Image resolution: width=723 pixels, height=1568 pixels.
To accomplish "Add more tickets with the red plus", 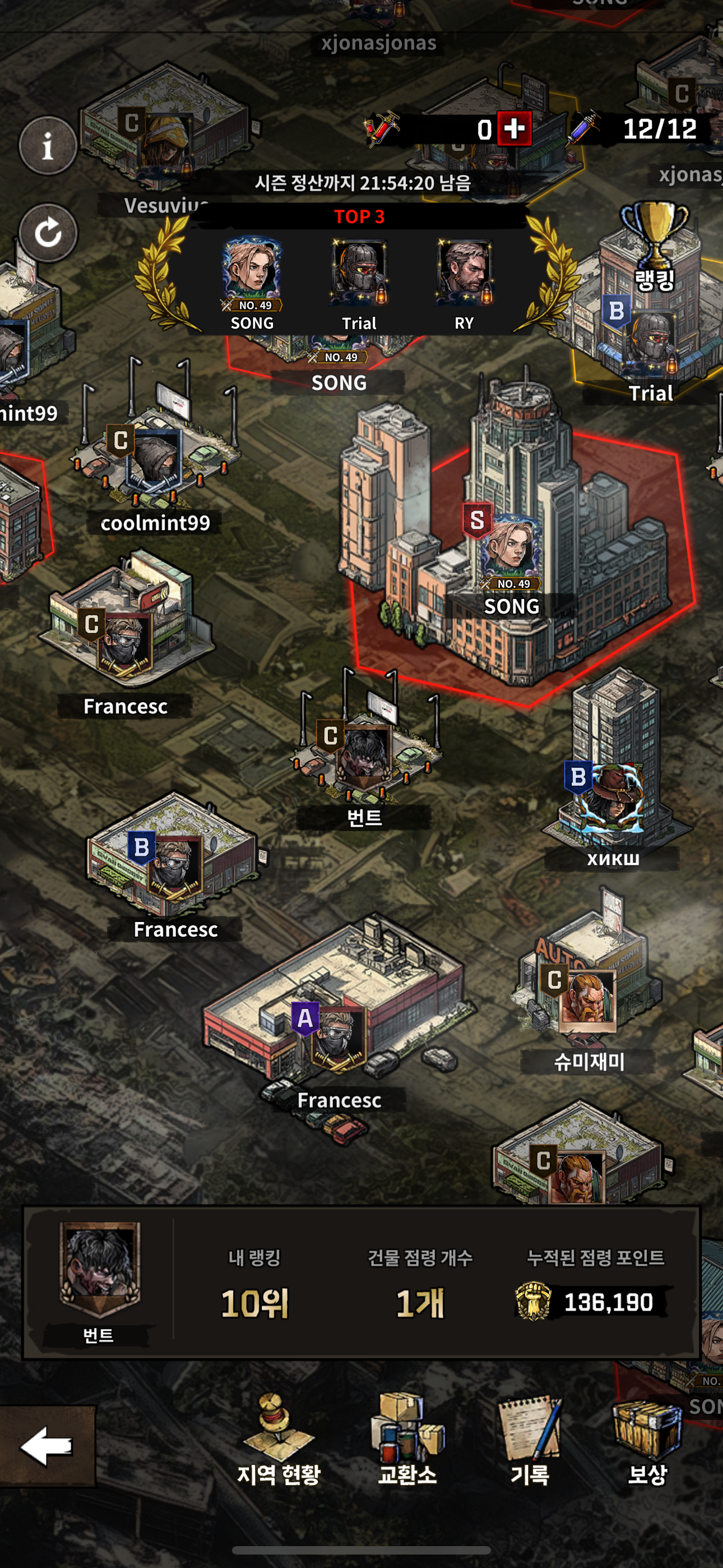I will [515, 128].
